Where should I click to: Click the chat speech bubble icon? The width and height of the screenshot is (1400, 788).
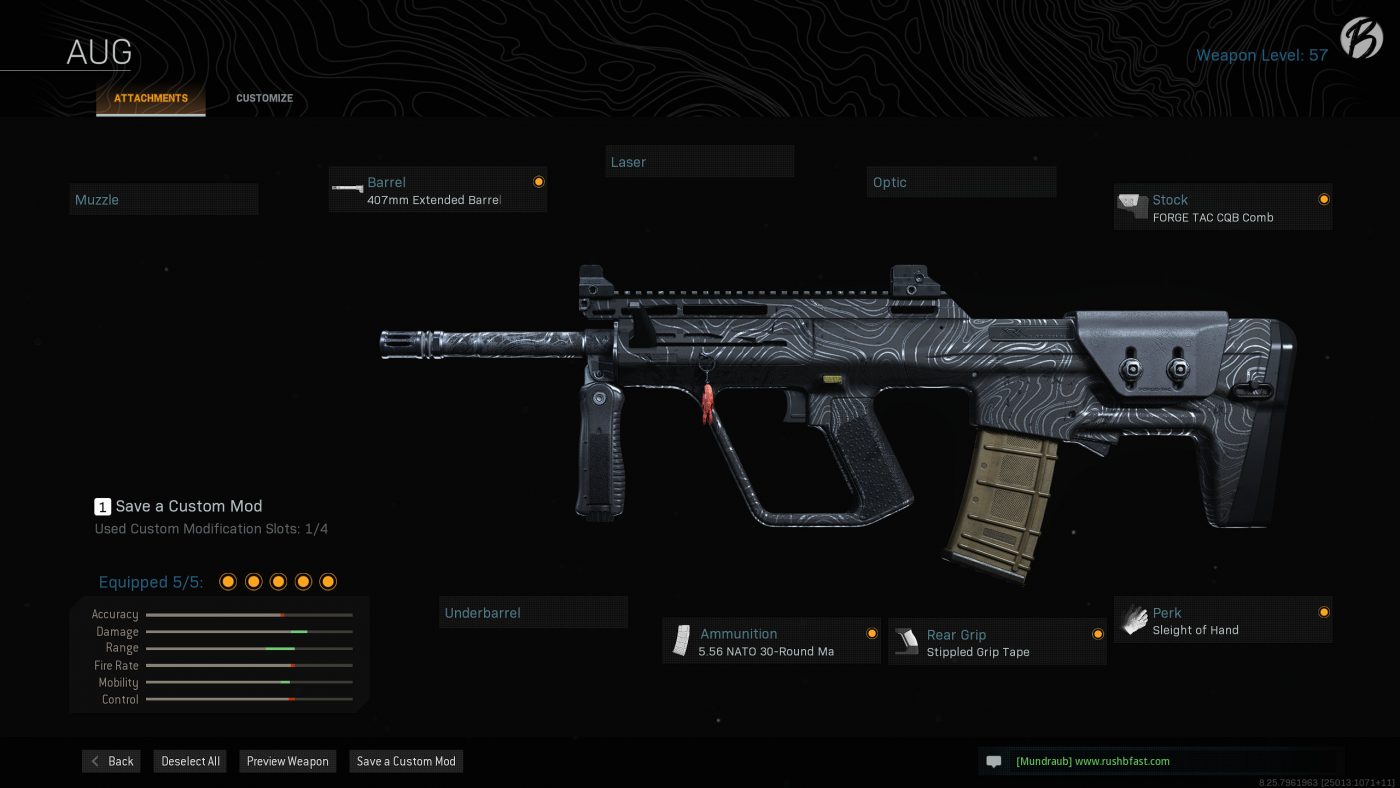point(993,761)
